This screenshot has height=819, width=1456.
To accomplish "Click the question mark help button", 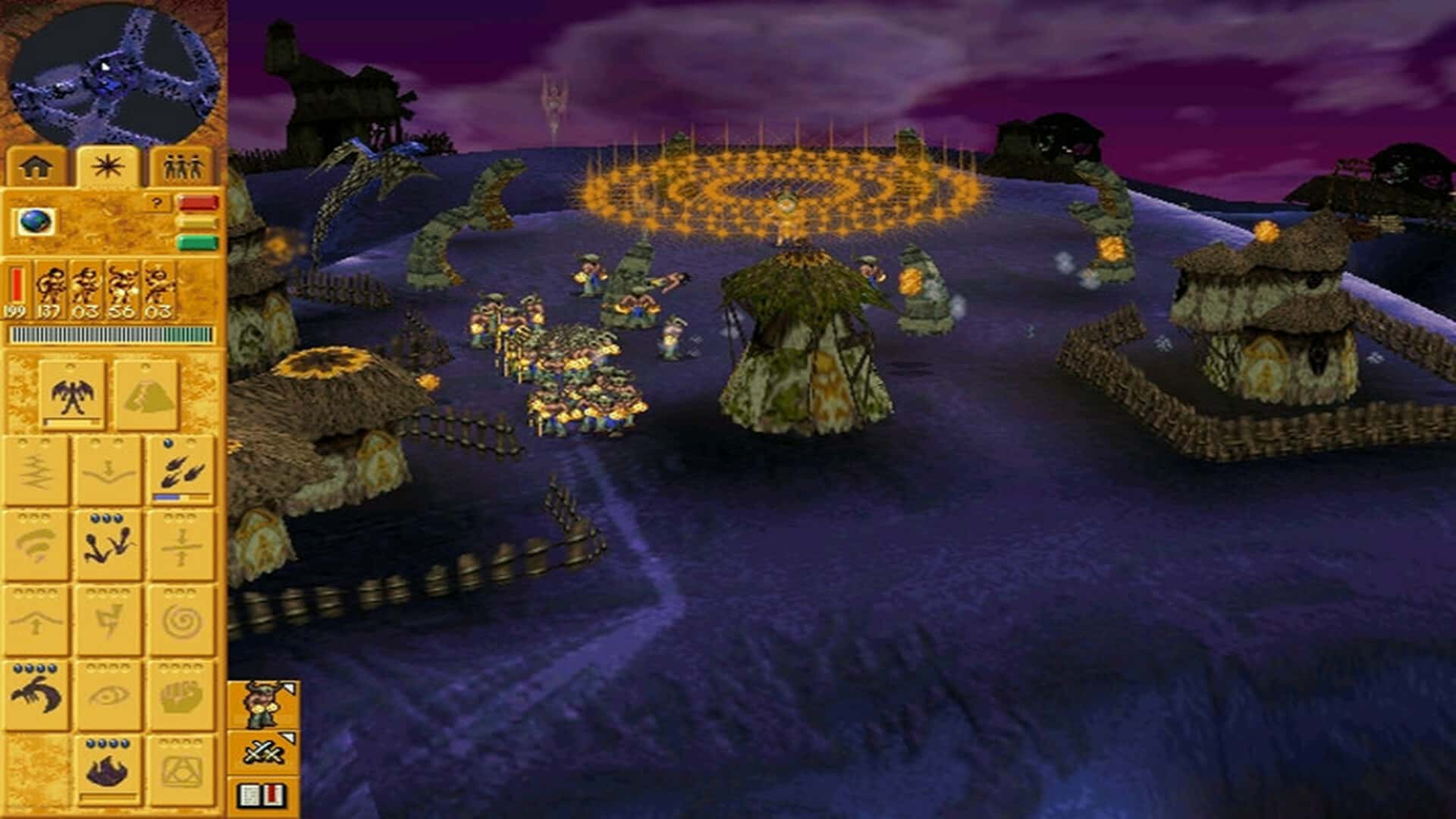I will click(x=156, y=202).
